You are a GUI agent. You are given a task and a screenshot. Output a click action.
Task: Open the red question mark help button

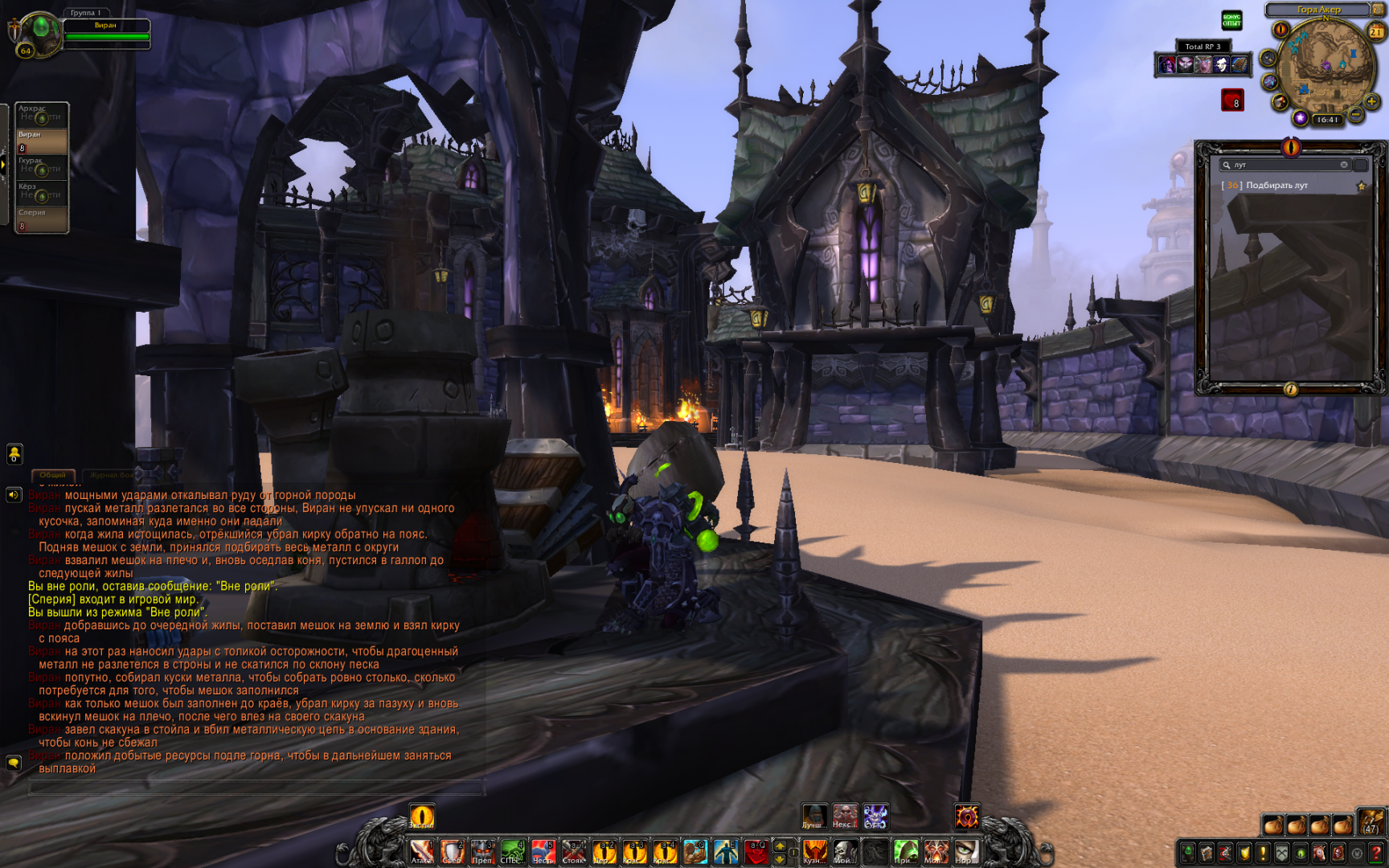coord(1376,853)
